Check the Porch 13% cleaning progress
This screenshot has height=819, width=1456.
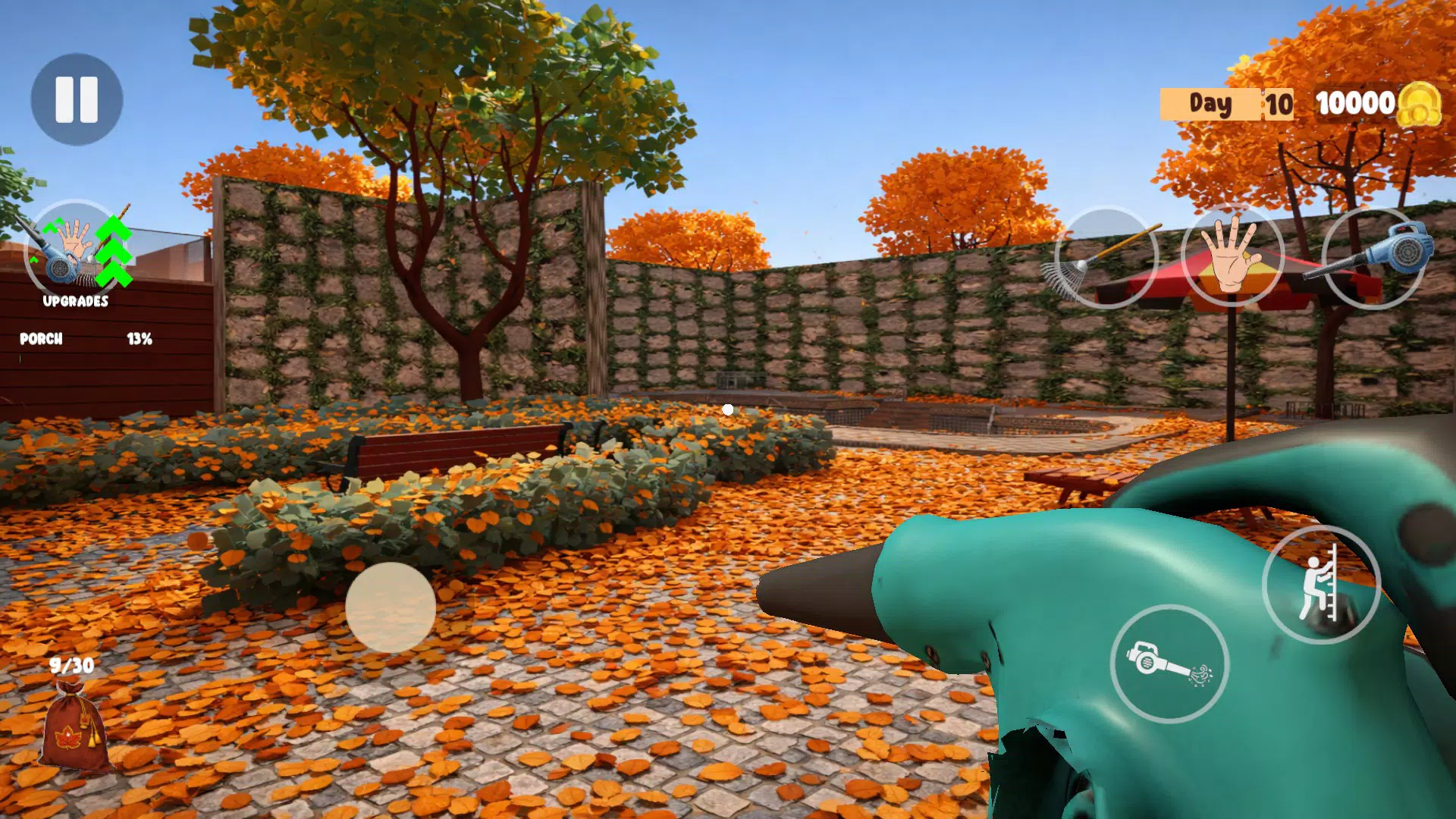(140, 339)
